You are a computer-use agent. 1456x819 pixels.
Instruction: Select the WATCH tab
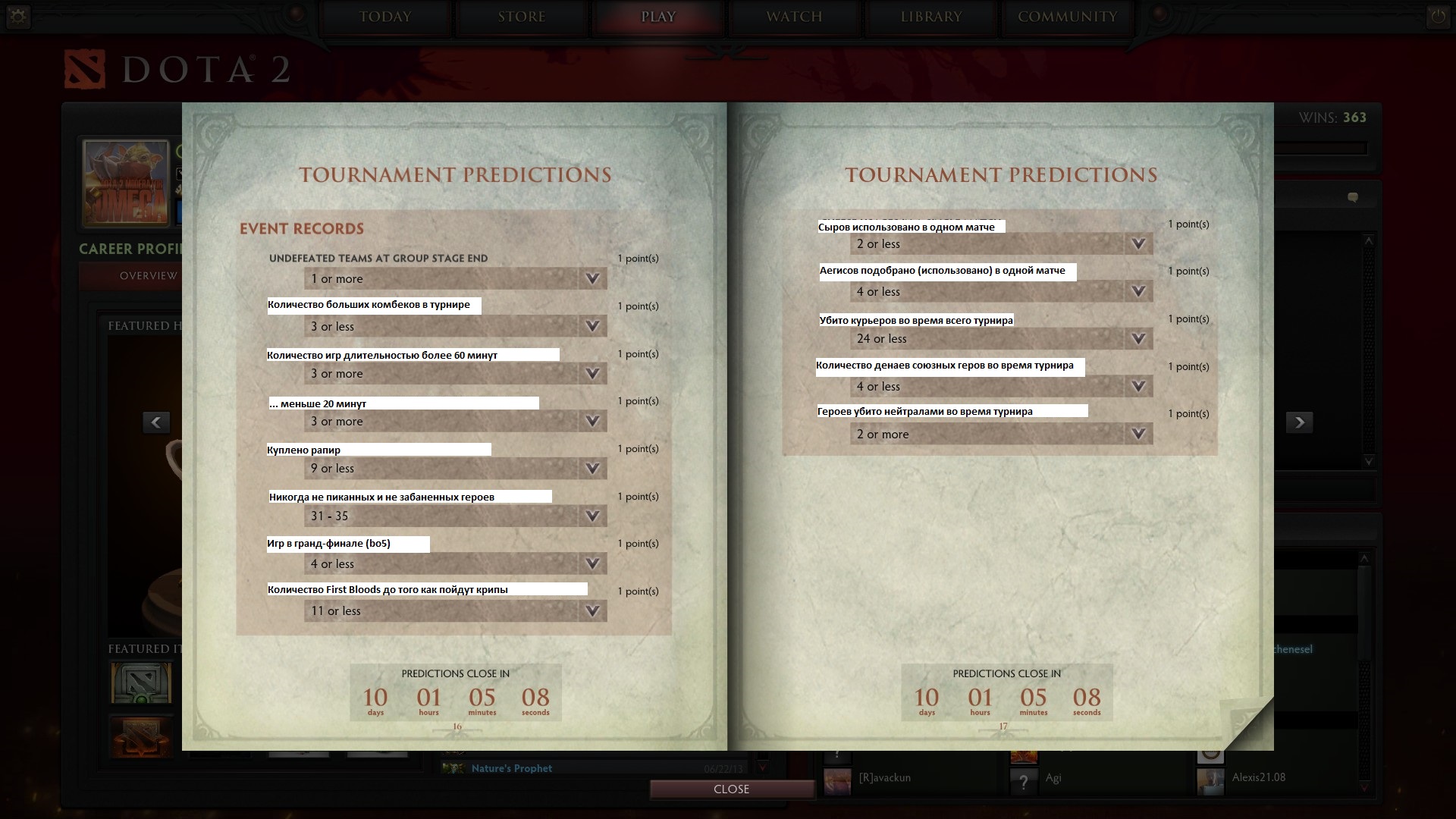794,17
